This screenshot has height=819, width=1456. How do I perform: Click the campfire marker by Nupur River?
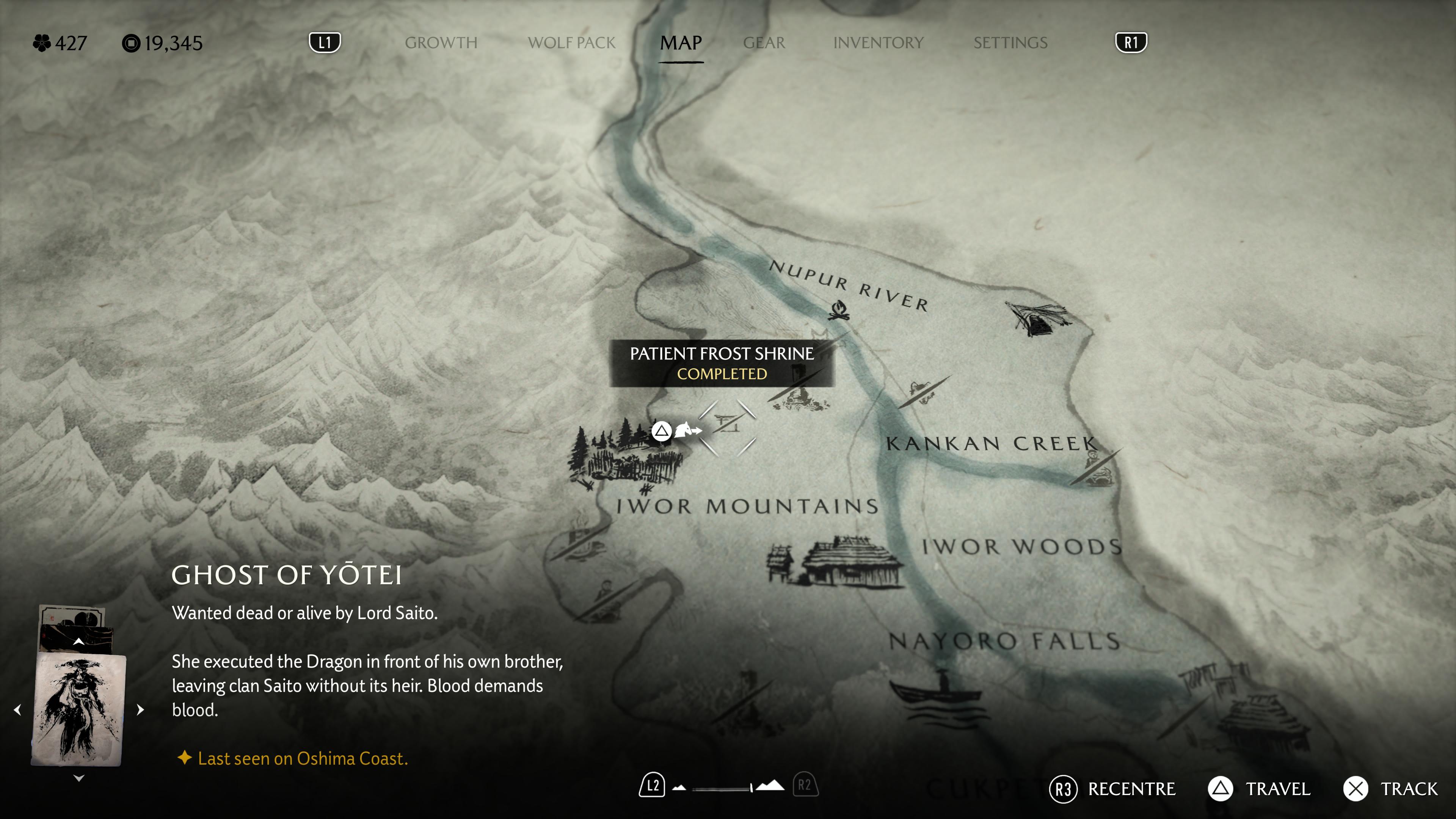coord(839,310)
